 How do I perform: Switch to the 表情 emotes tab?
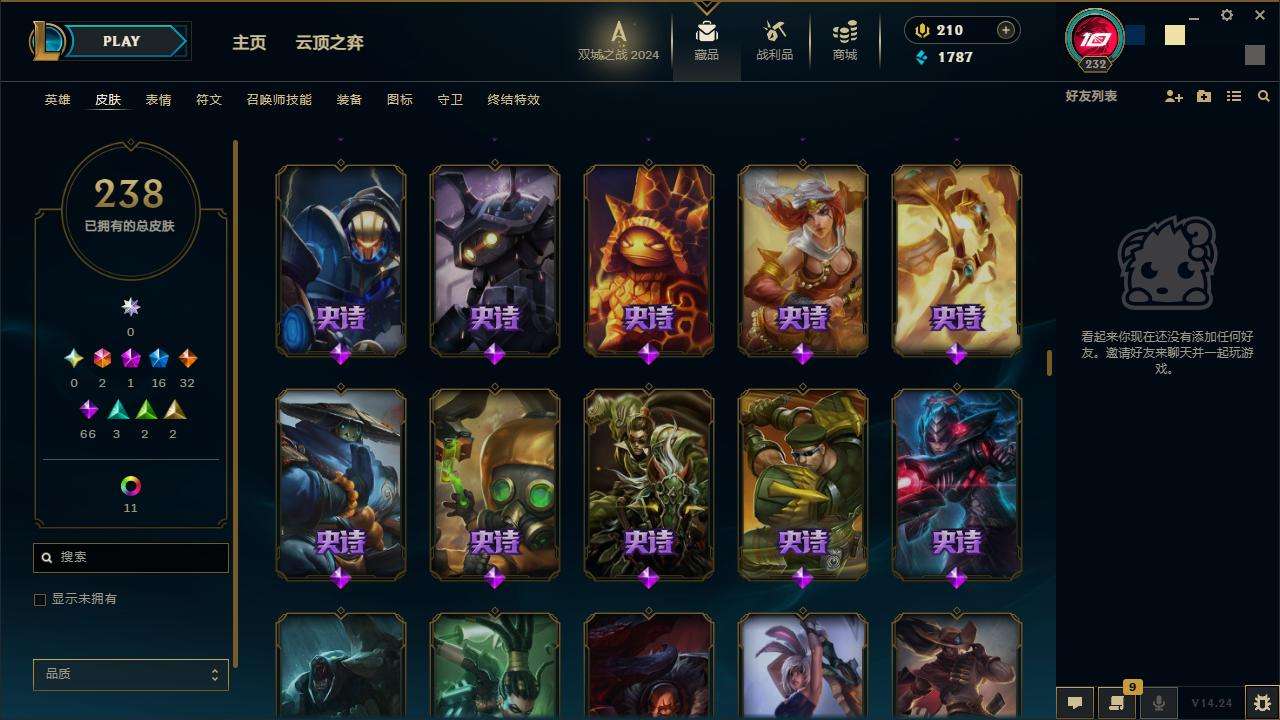(158, 100)
